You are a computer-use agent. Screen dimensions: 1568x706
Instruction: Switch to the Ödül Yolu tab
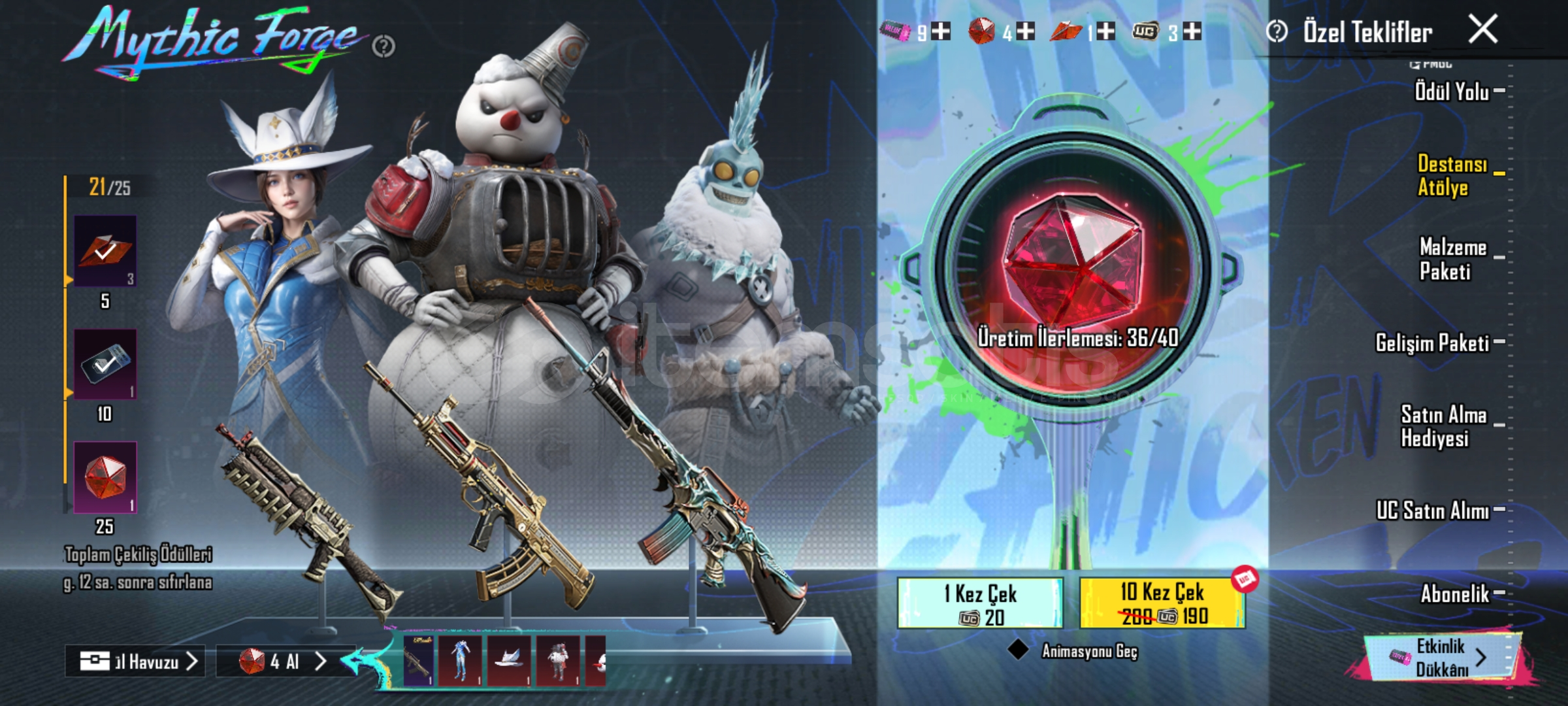point(1452,92)
